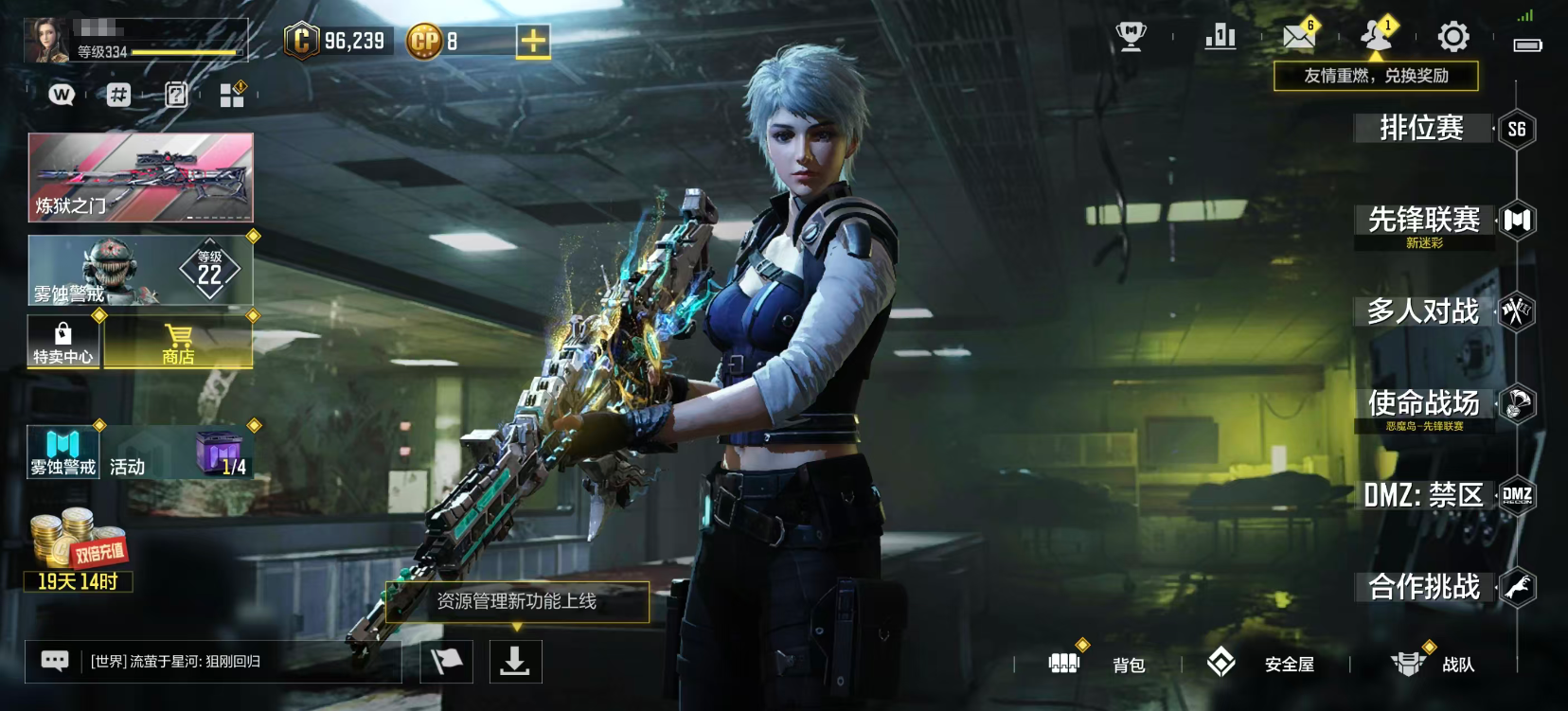Open the 商店 shop
Image resolution: width=1568 pixels, height=711 pixels.
tap(178, 343)
